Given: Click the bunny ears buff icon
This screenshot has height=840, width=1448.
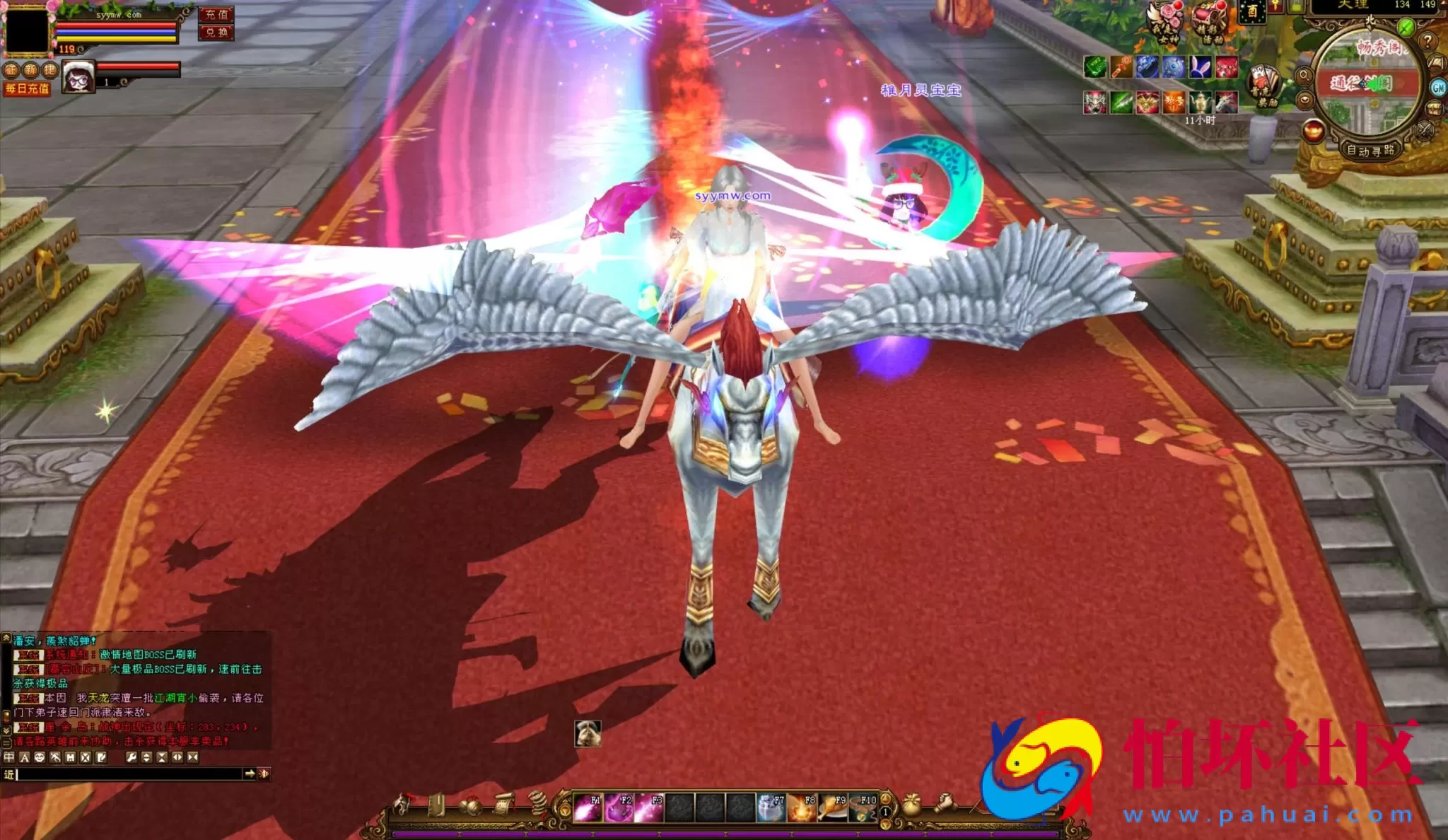Looking at the screenshot, I should pyautogui.click(x=1201, y=67).
